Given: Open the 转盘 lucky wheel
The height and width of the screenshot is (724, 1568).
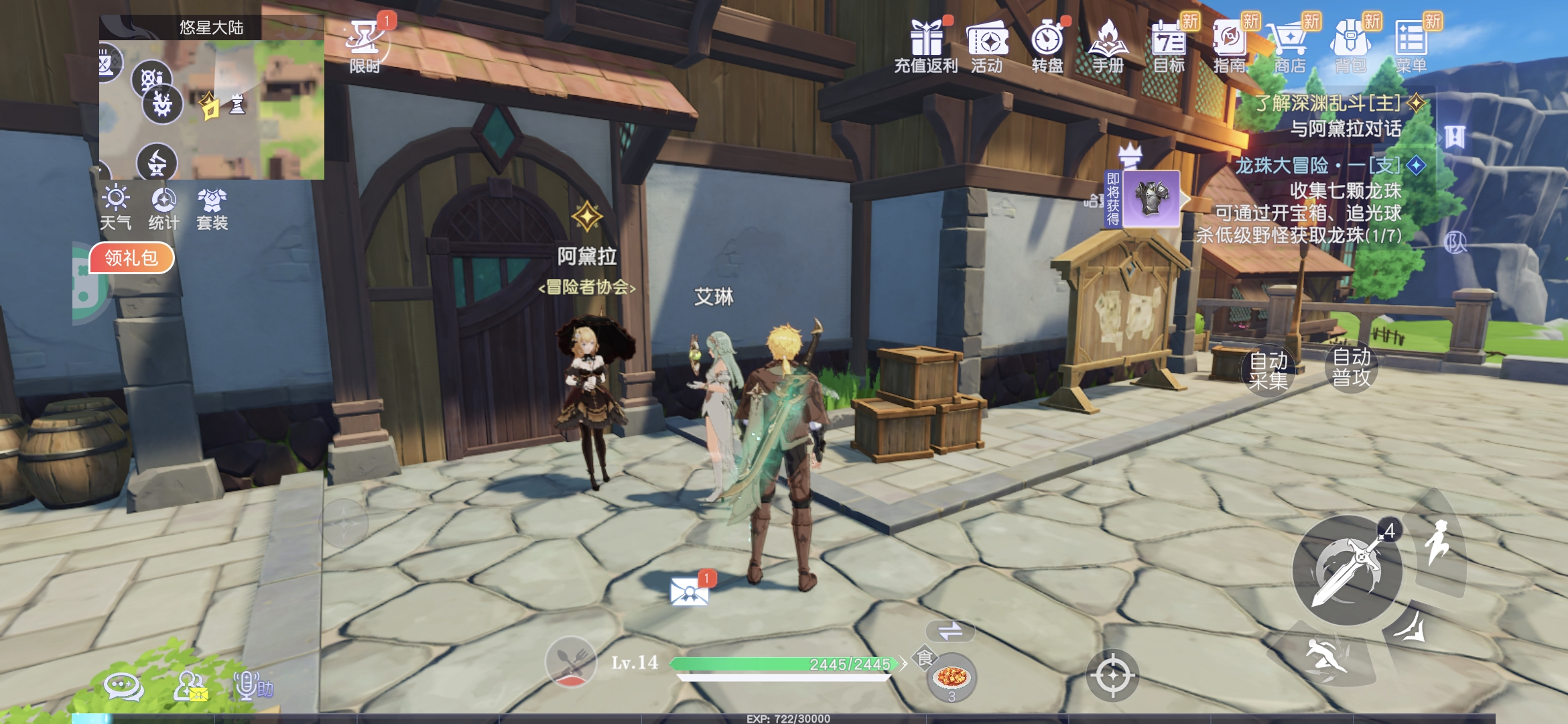Looking at the screenshot, I should (x=1047, y=44).
